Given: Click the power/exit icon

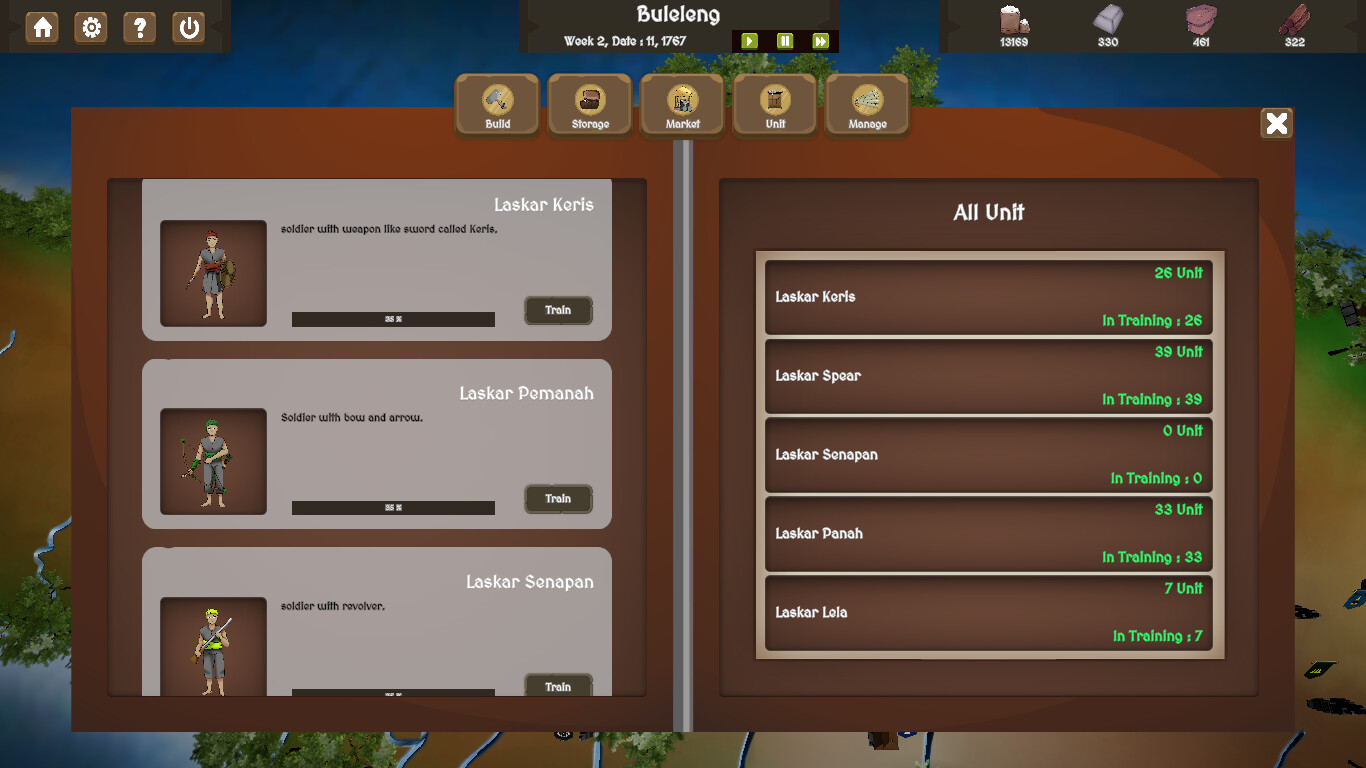Looking at the screenshot, I should [x=189, y=27].
